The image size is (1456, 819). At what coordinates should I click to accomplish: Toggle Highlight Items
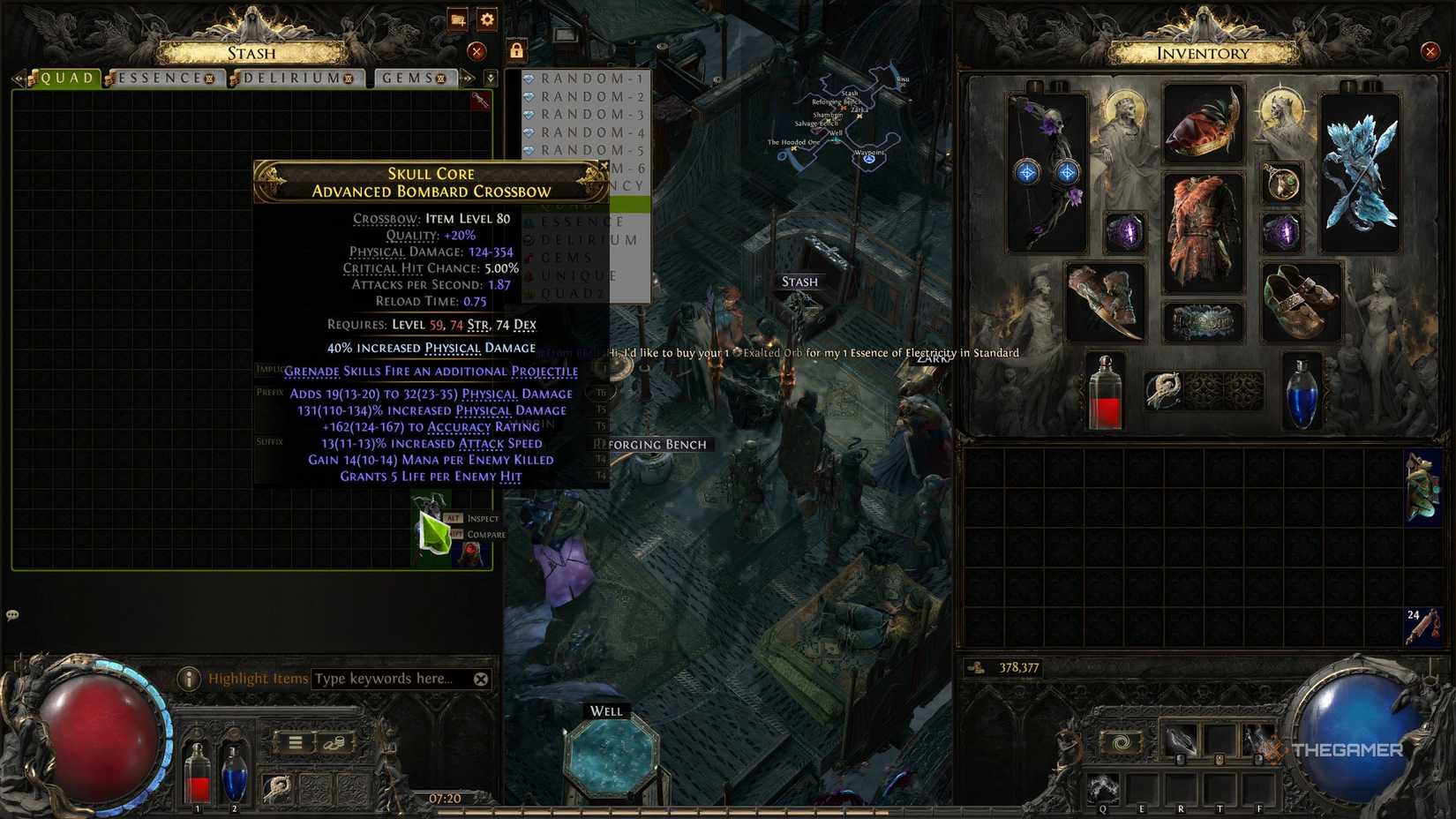[x=256, y=679]
